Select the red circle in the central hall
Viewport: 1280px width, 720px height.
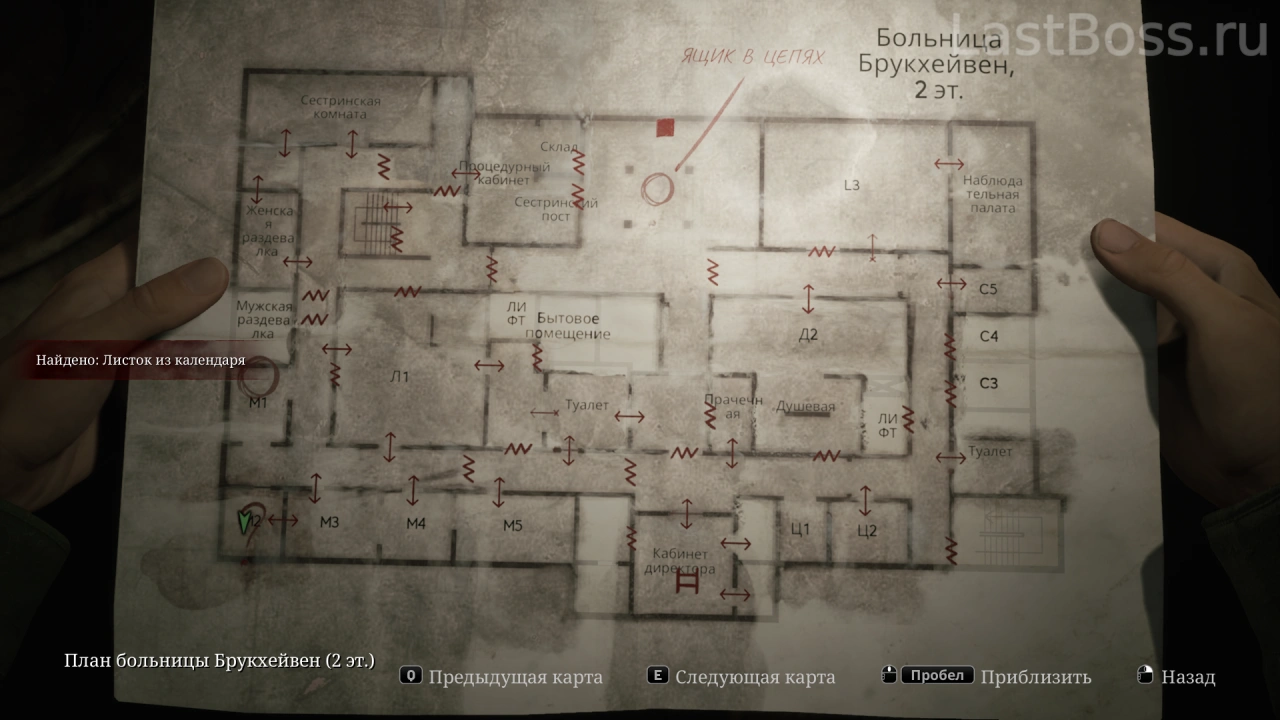pyautogui.click(x=657, y=189)
